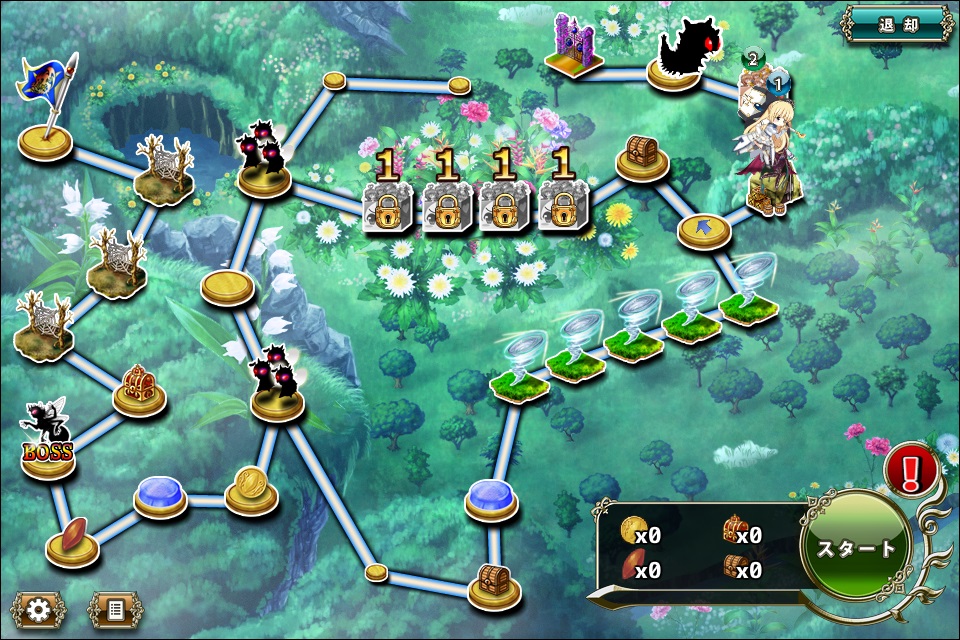Tap the green スタート start button

pyautogui.click(x=856, y=548)
